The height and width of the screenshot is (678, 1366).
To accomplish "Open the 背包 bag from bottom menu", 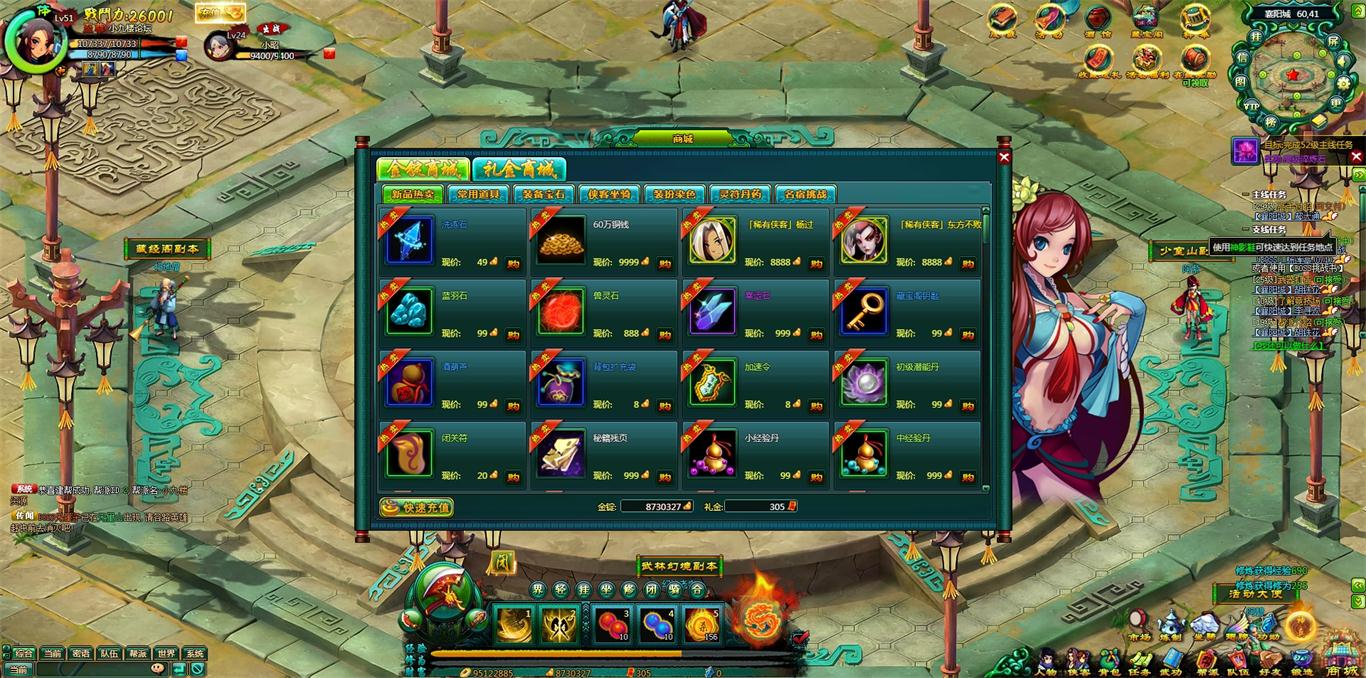I will click(1109, 662).
